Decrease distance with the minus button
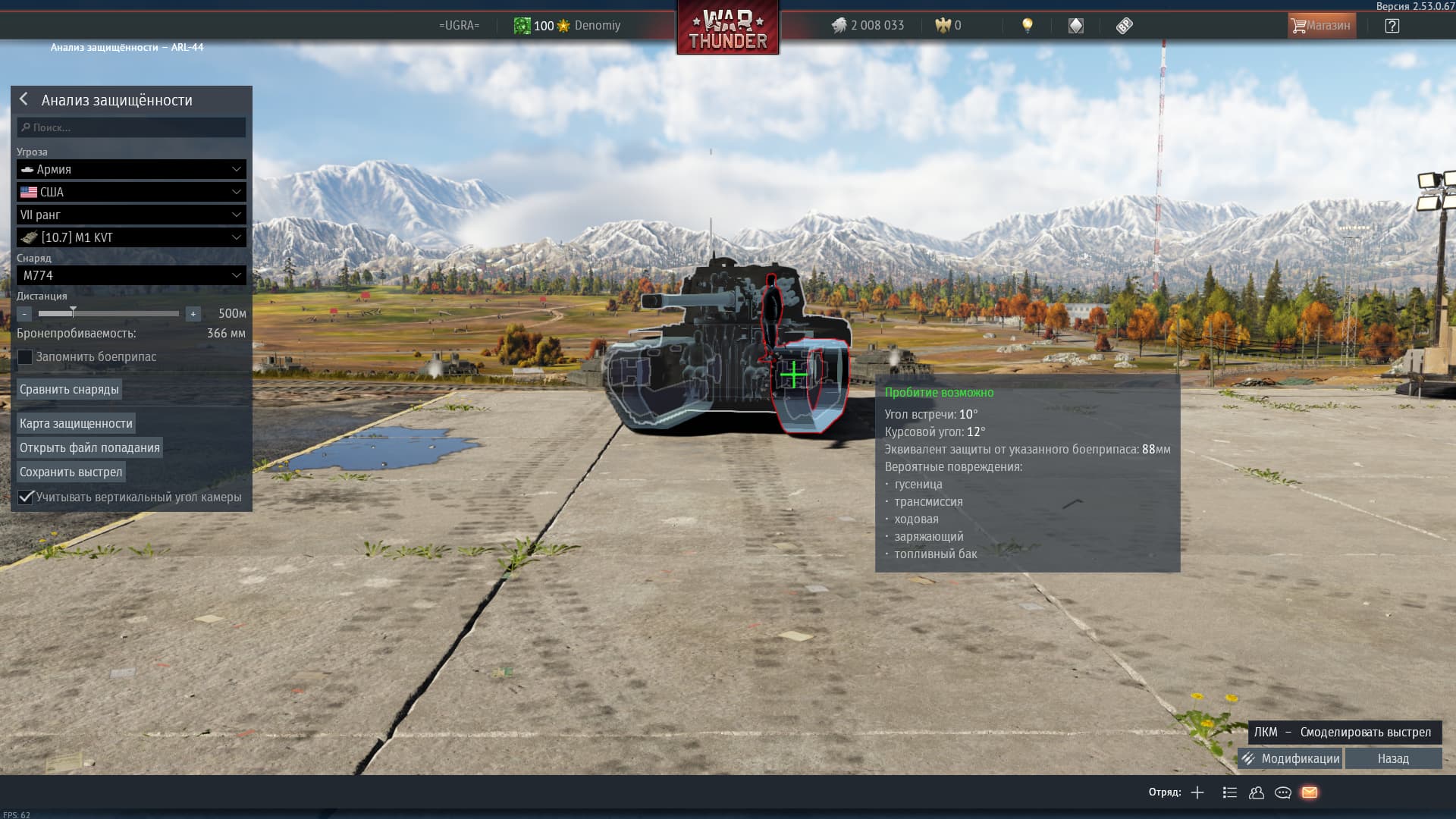1456x819 pixels. tap(24, 313)
